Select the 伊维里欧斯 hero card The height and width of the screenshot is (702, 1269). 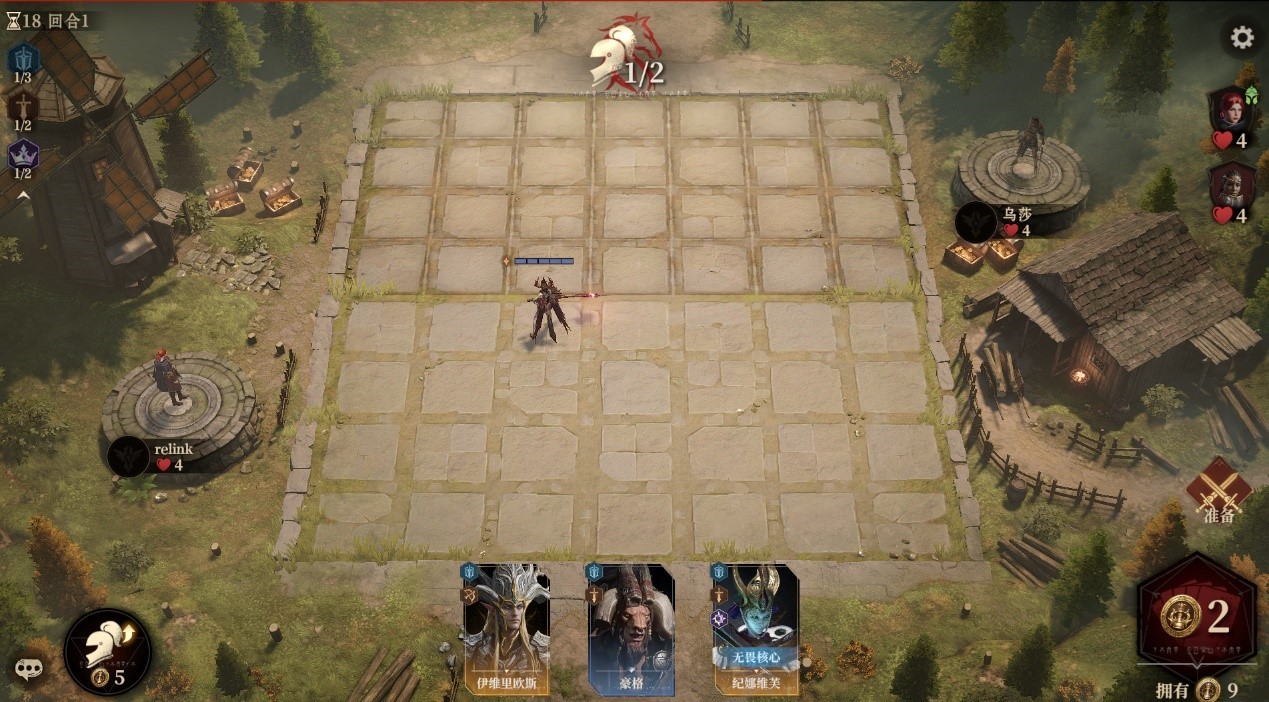506,630
